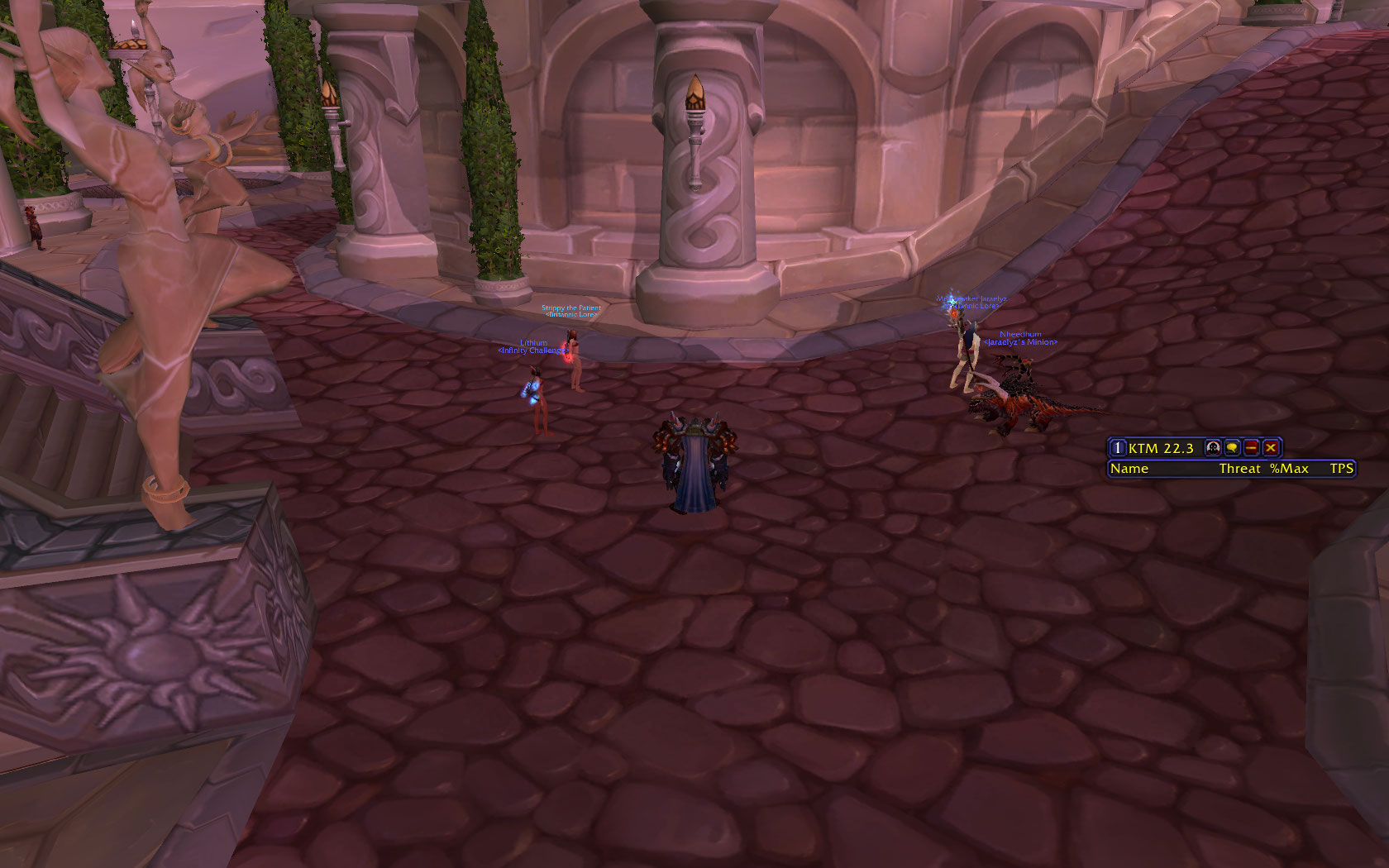Click the yellow speech bubble KTM button
Image resolution: width=1389 pixels, height=868 pixels.
(x=1232, y=448)
